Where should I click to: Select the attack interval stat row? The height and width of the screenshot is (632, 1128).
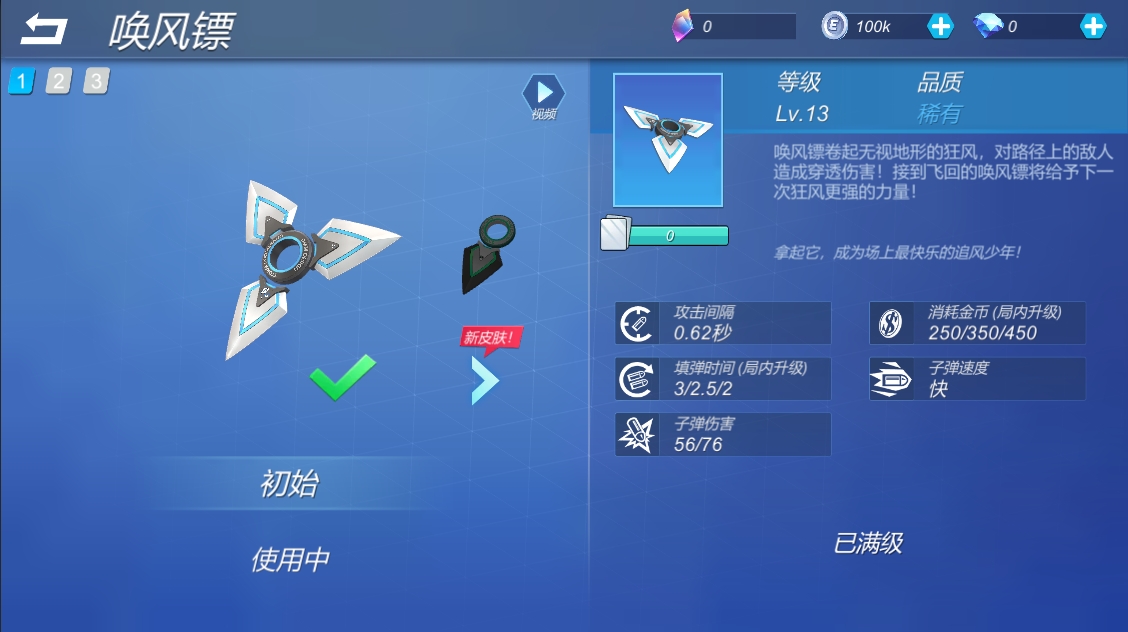(723, 323)
